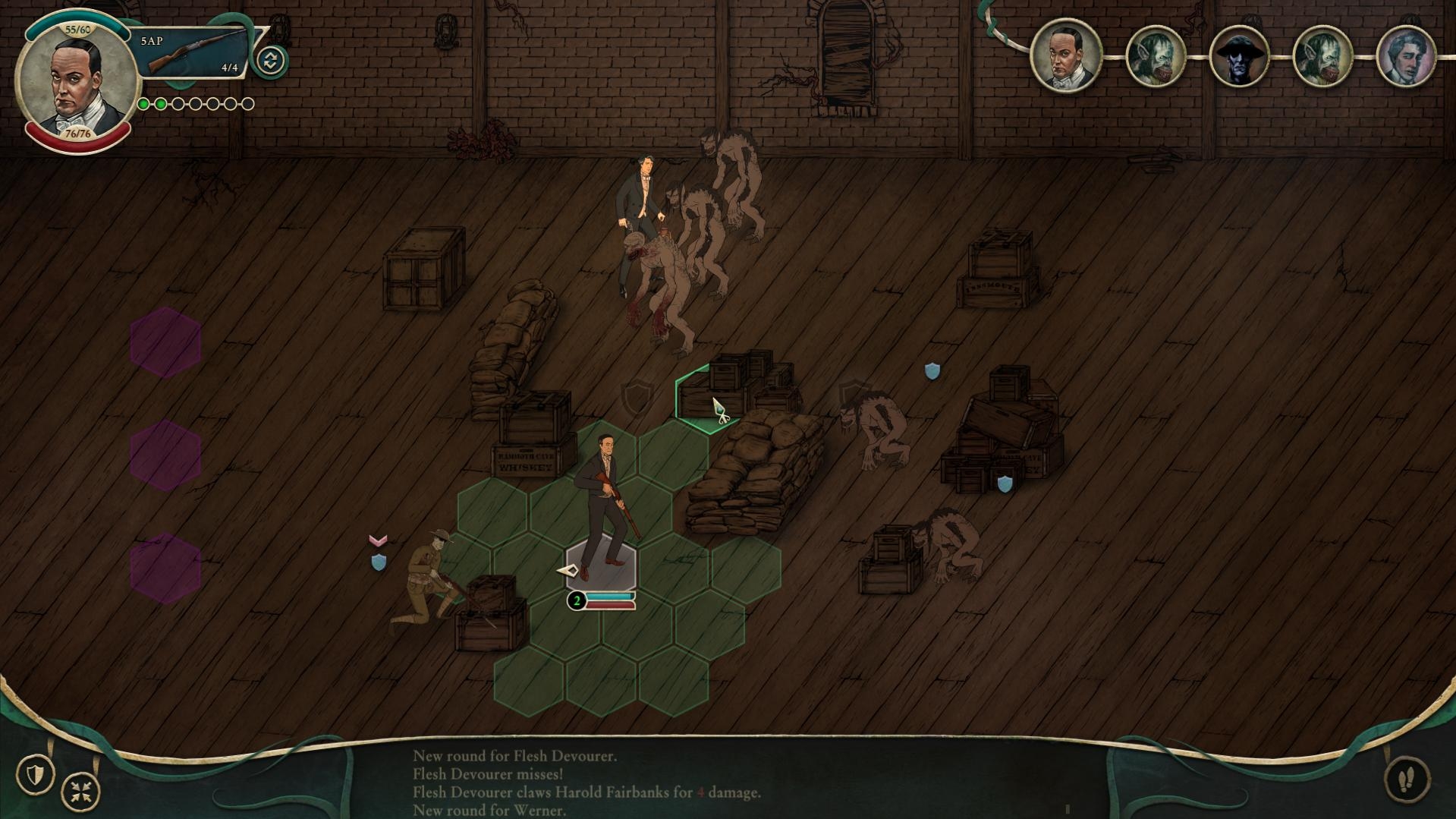Click the pink chevron marker above the kneeling soldier
The height and width of the screenshot is (819, 1456).
coord(377,542)
